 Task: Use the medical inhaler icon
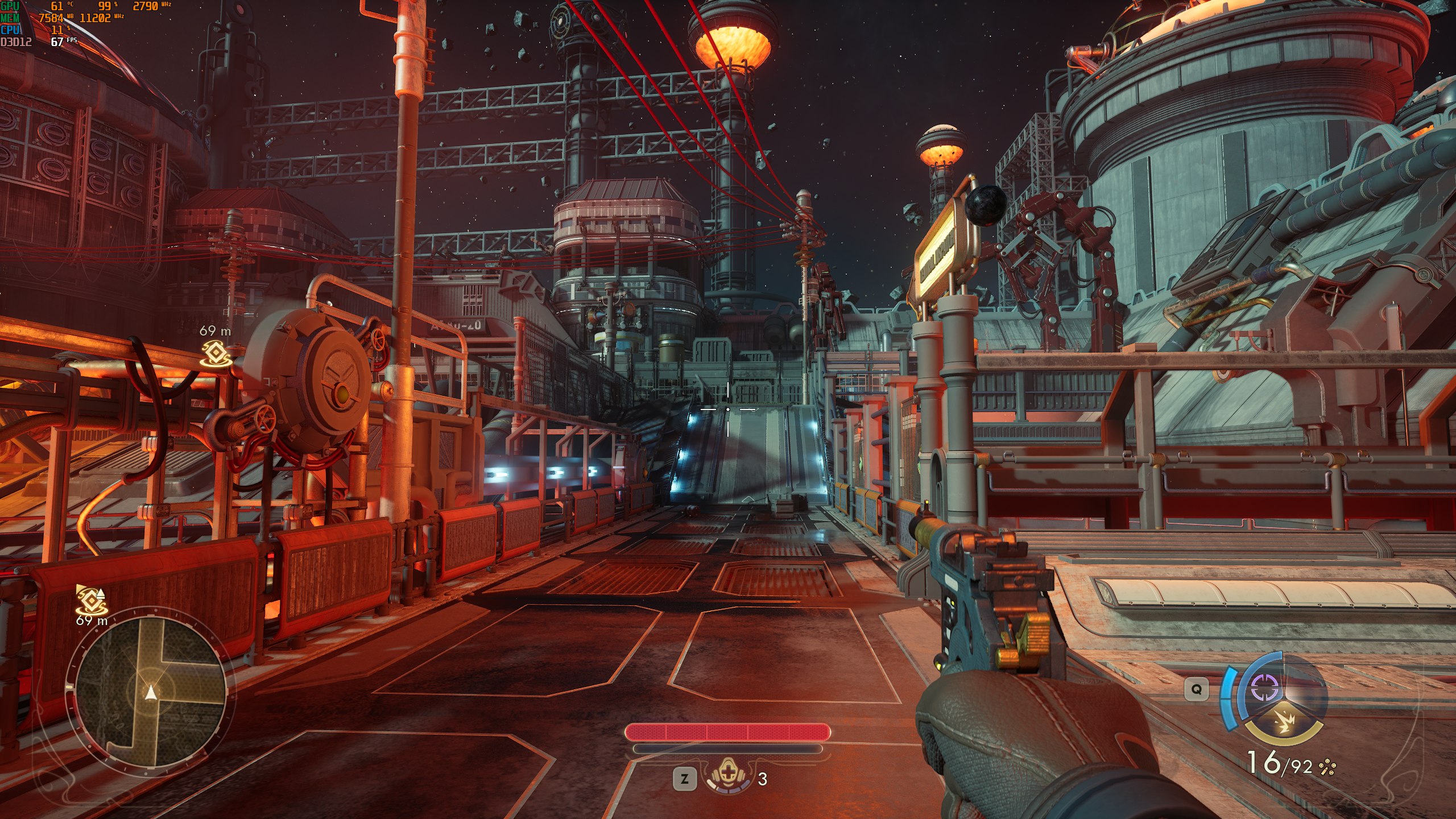pos(729,775)
